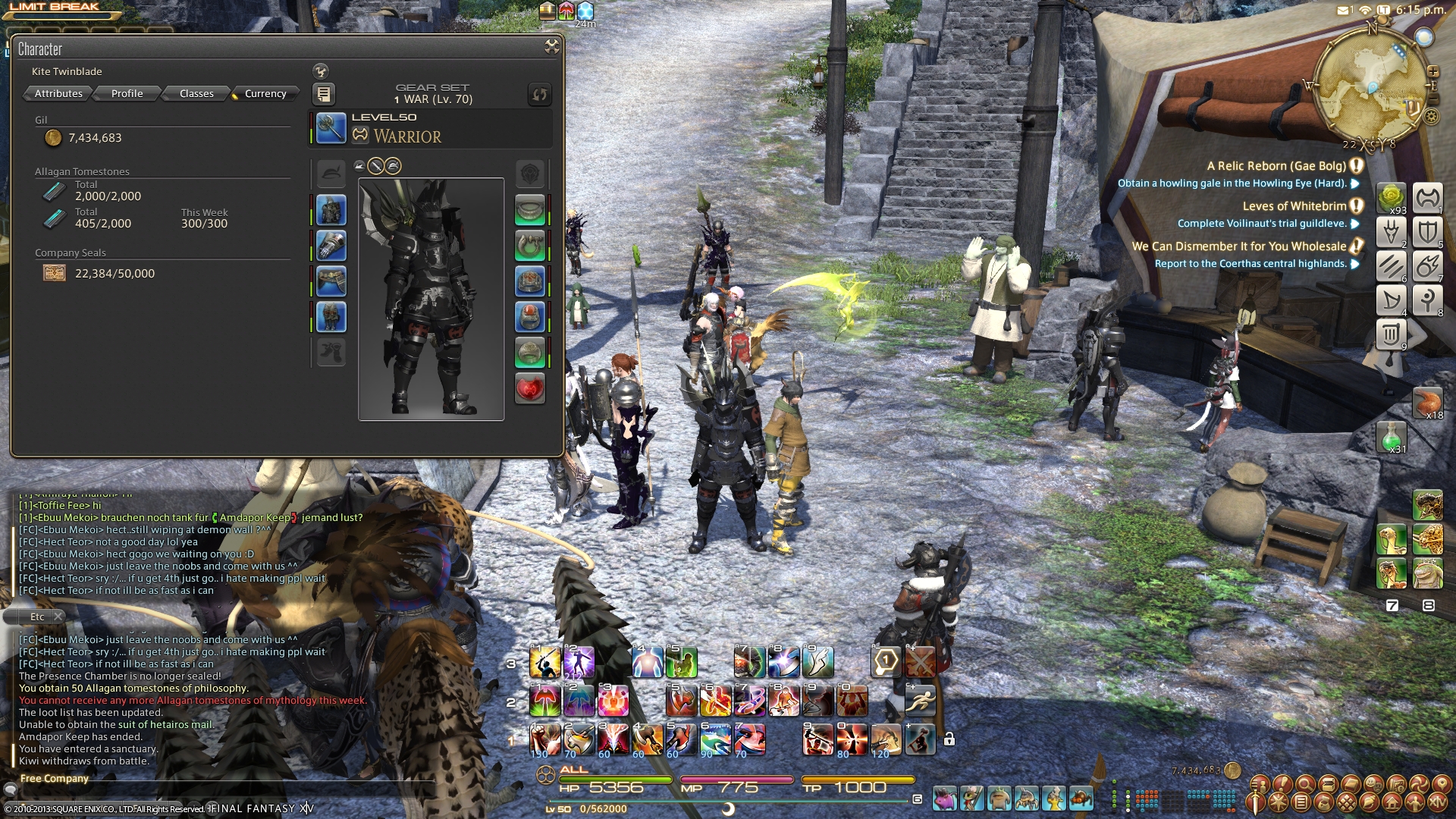This screenshot has width=1456, height=819.
Task: Toggle the hotbar padlock icon
Action: click(949, 739)
